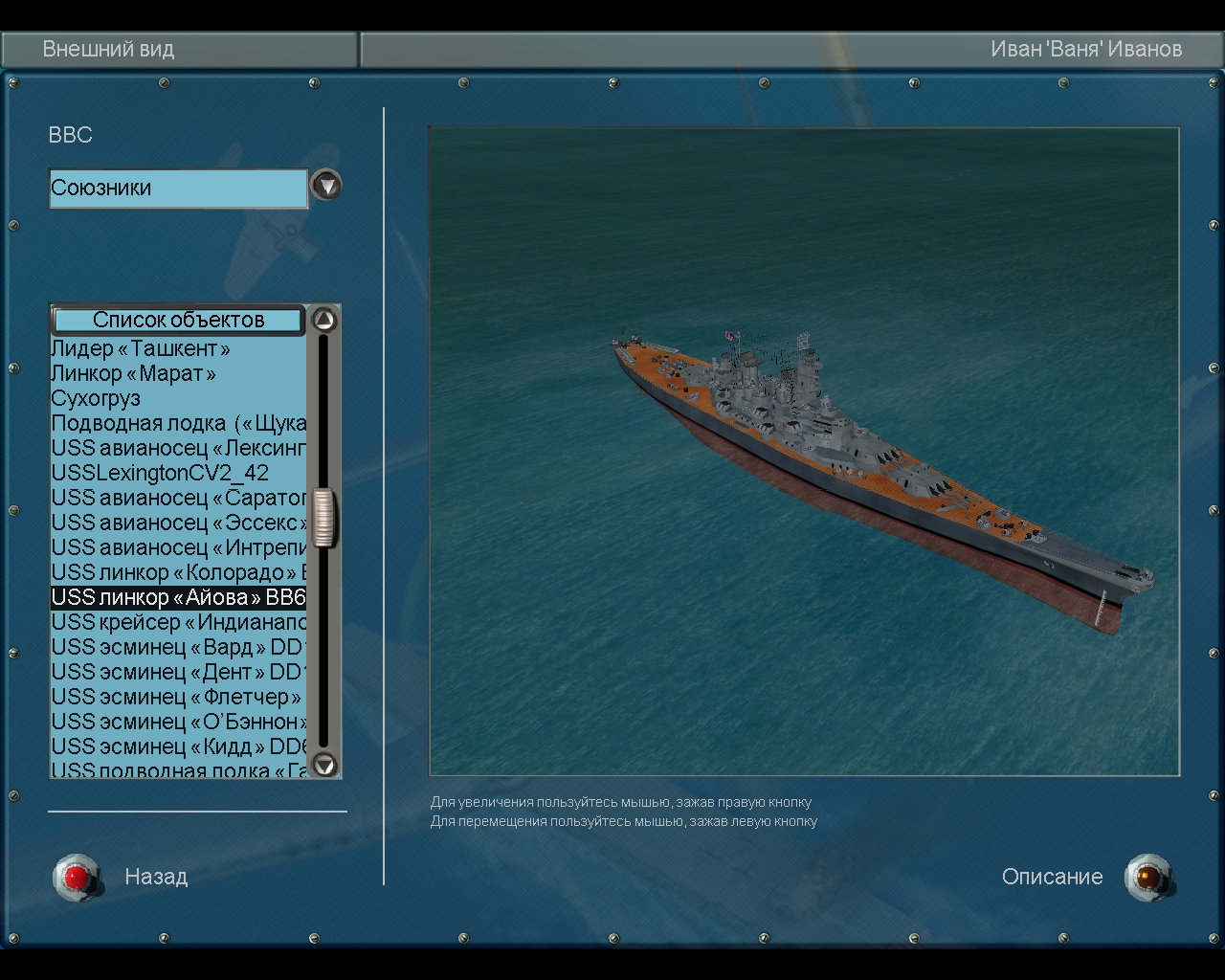Select USS эсминец «Кидд»
The width and height of the screenshot is (1225, 980).
tap(178, 746)
